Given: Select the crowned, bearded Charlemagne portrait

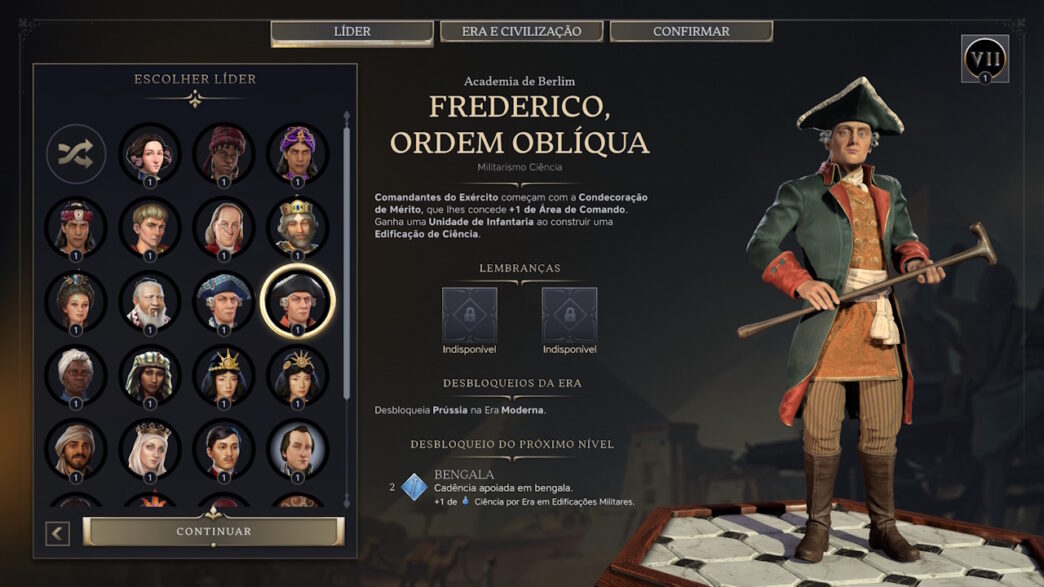Looking at the screenshot, I should 297,227.
